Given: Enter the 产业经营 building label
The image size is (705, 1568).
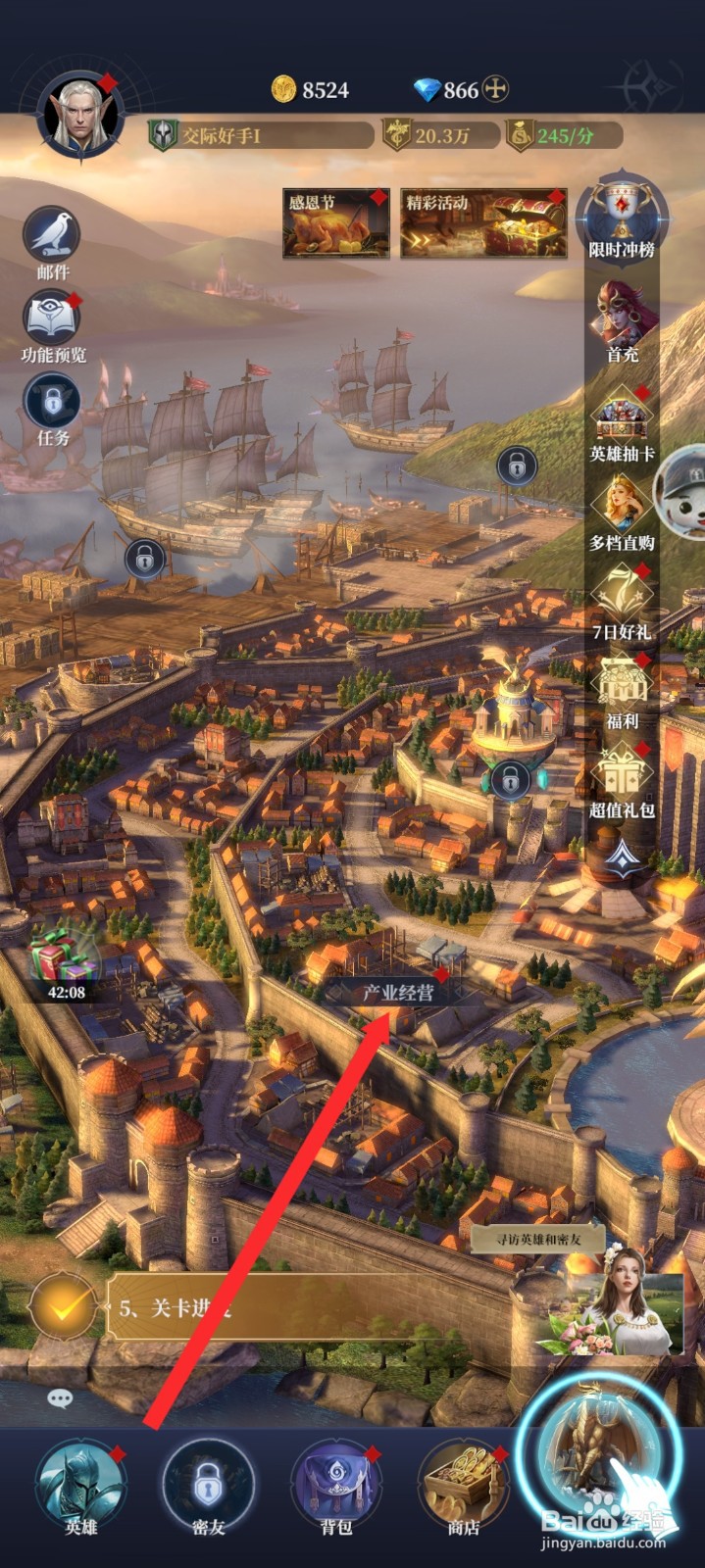Looking at the screenshot, I should 398,992.
